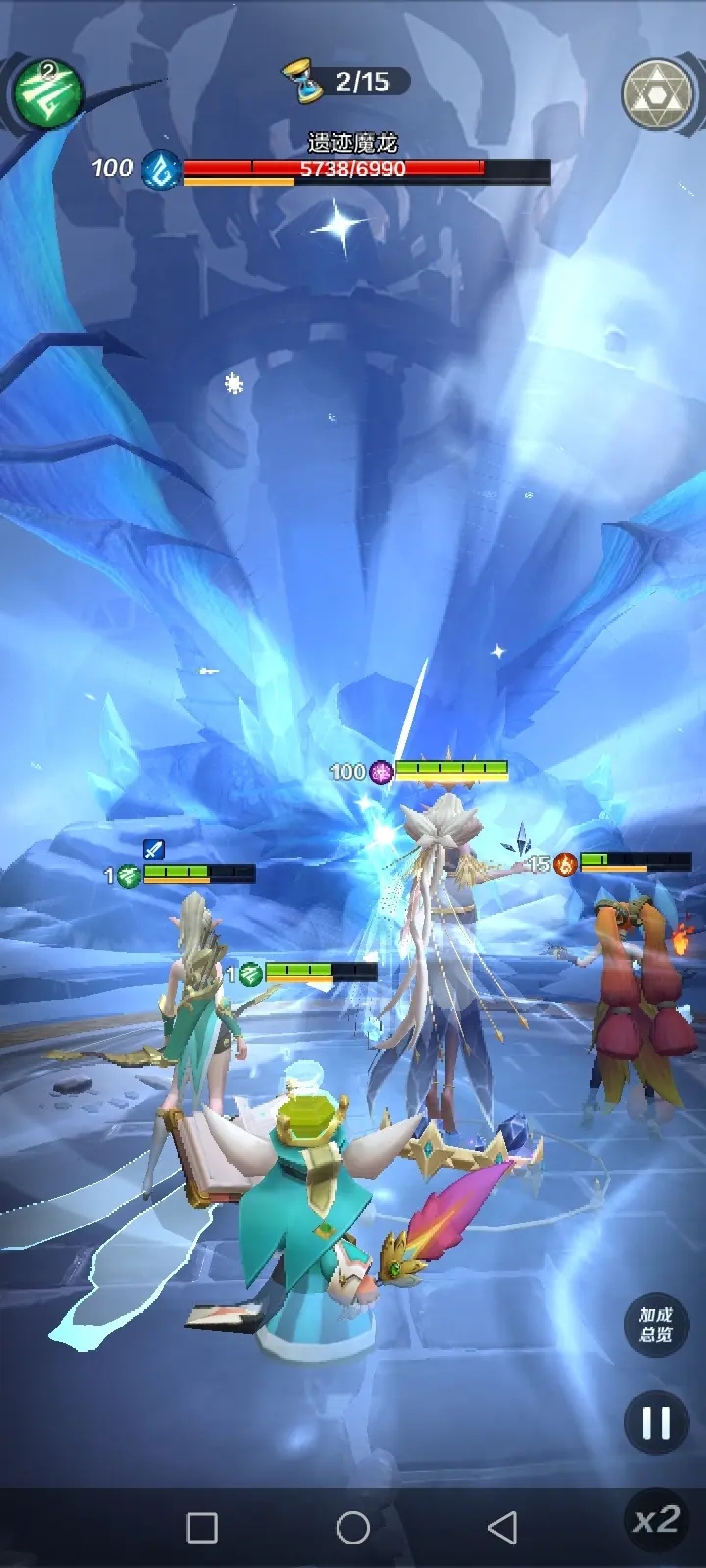Screen dimensions: 706x1568
Task: Pause the battle
Action: pyautogui.click(x=656, y=1422)
